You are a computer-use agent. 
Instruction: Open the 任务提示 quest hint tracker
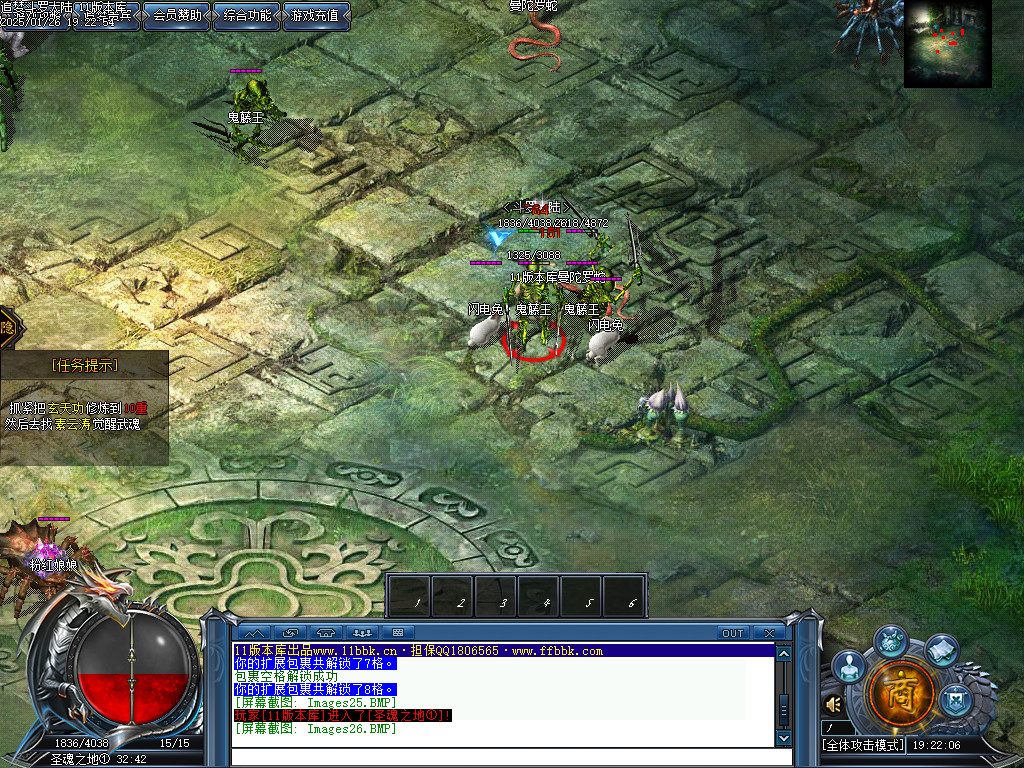(84, 365)
